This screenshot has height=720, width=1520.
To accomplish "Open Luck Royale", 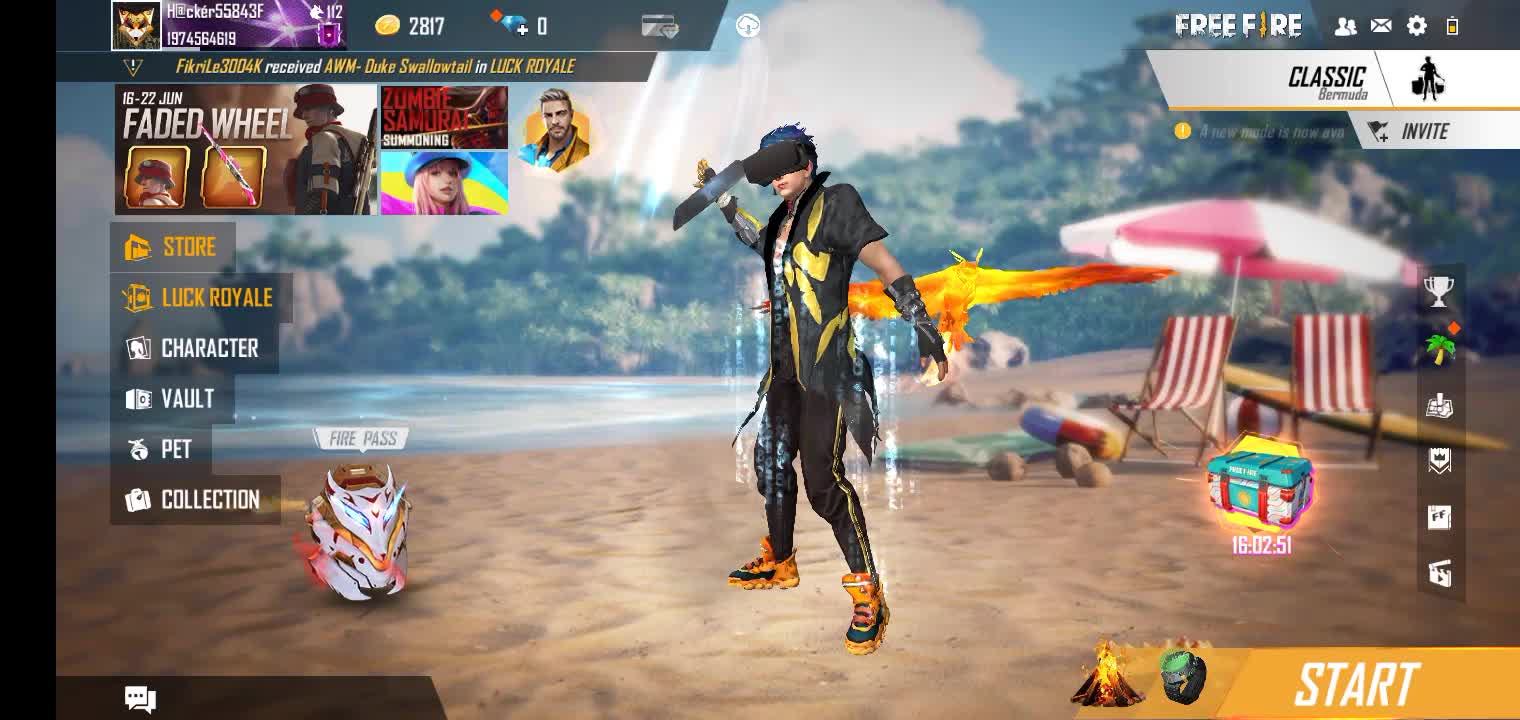I will 200,298.
